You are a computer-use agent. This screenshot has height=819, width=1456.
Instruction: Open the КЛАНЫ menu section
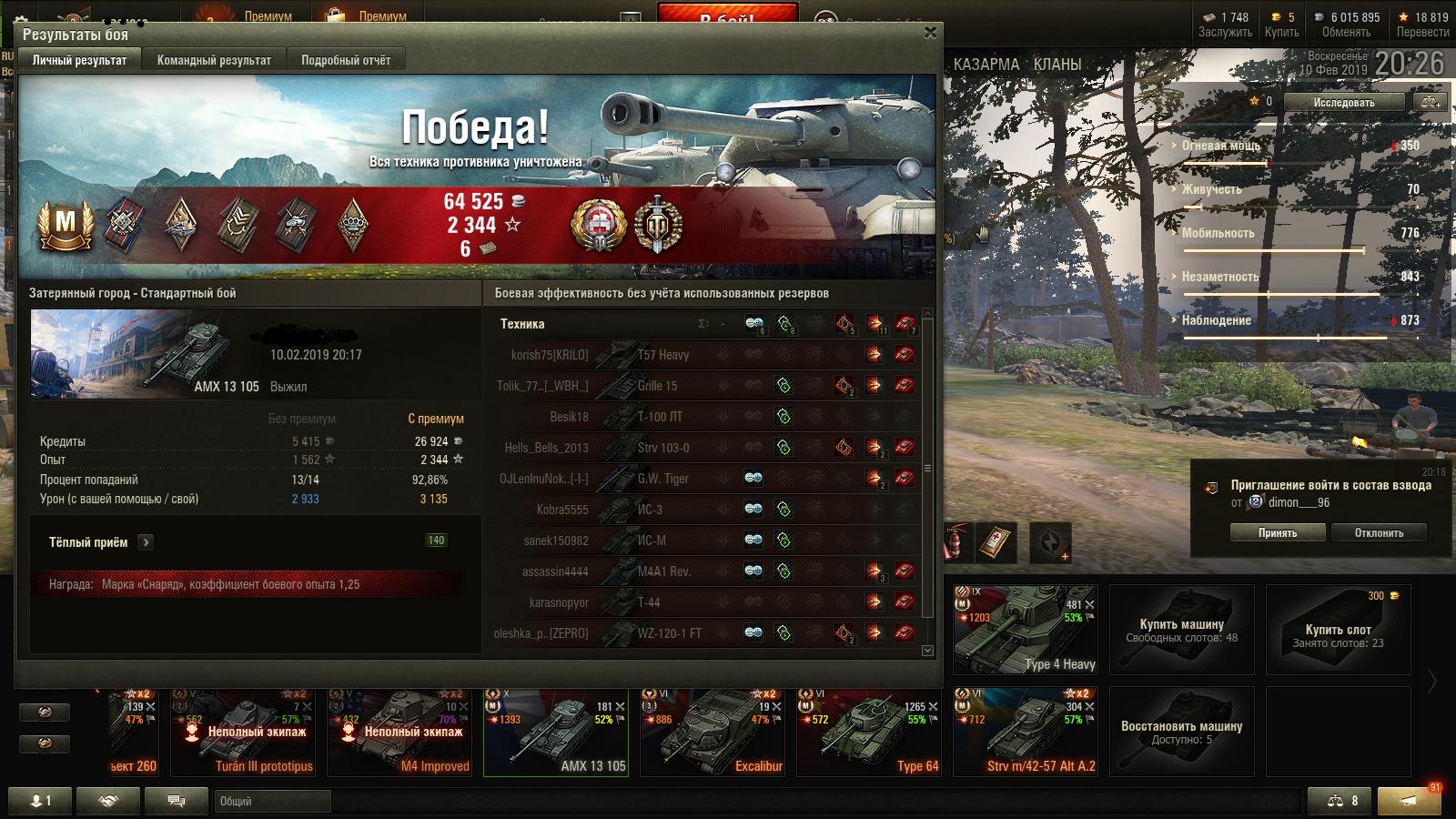1057,65
